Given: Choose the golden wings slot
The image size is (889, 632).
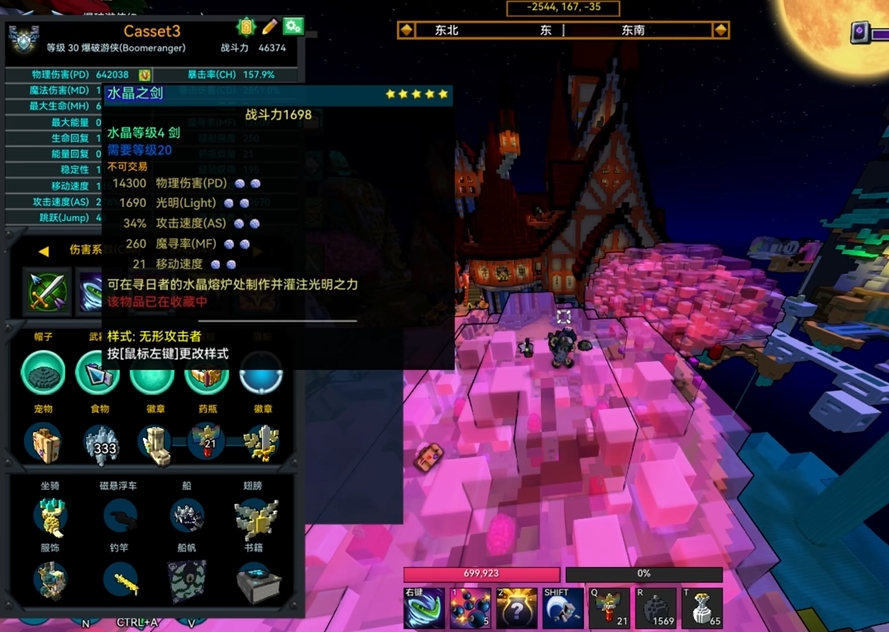Looking at the screenshot, I should pyautogui.click(x=257, y=516).
